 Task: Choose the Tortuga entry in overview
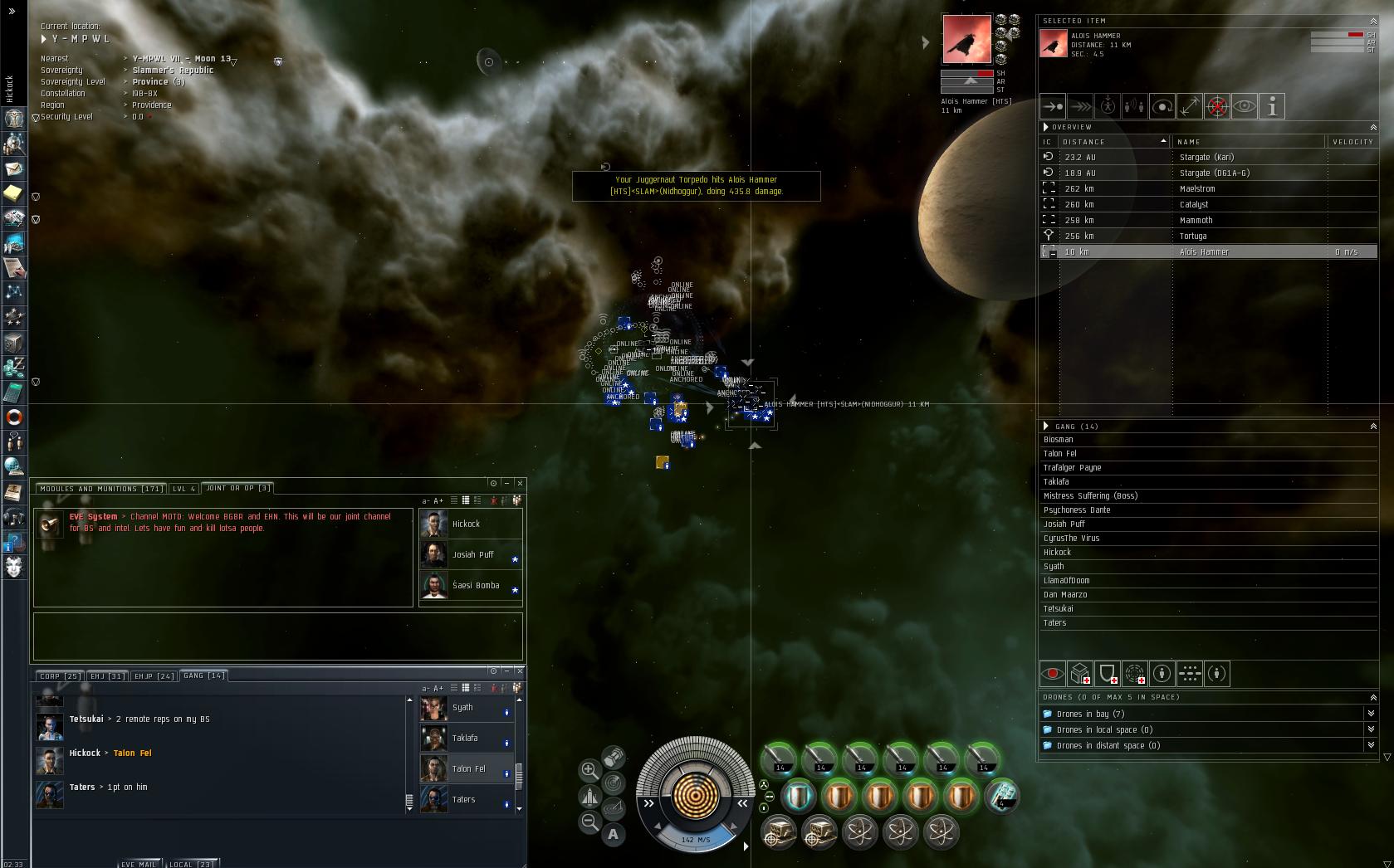click(1193, 236)
